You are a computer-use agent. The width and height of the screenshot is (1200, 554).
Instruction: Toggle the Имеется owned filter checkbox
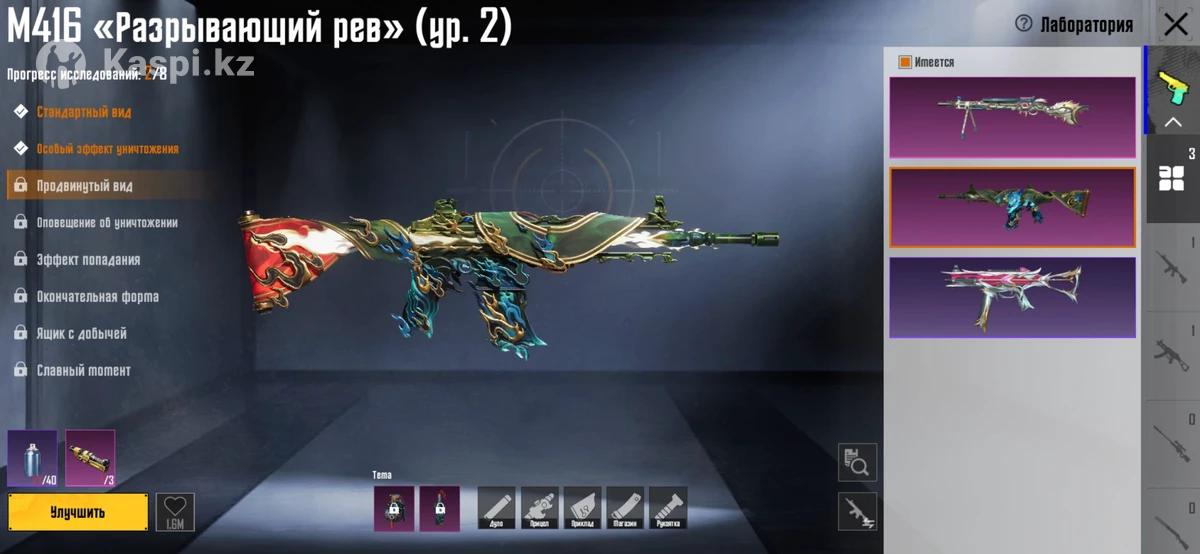[x=905, y=62]
